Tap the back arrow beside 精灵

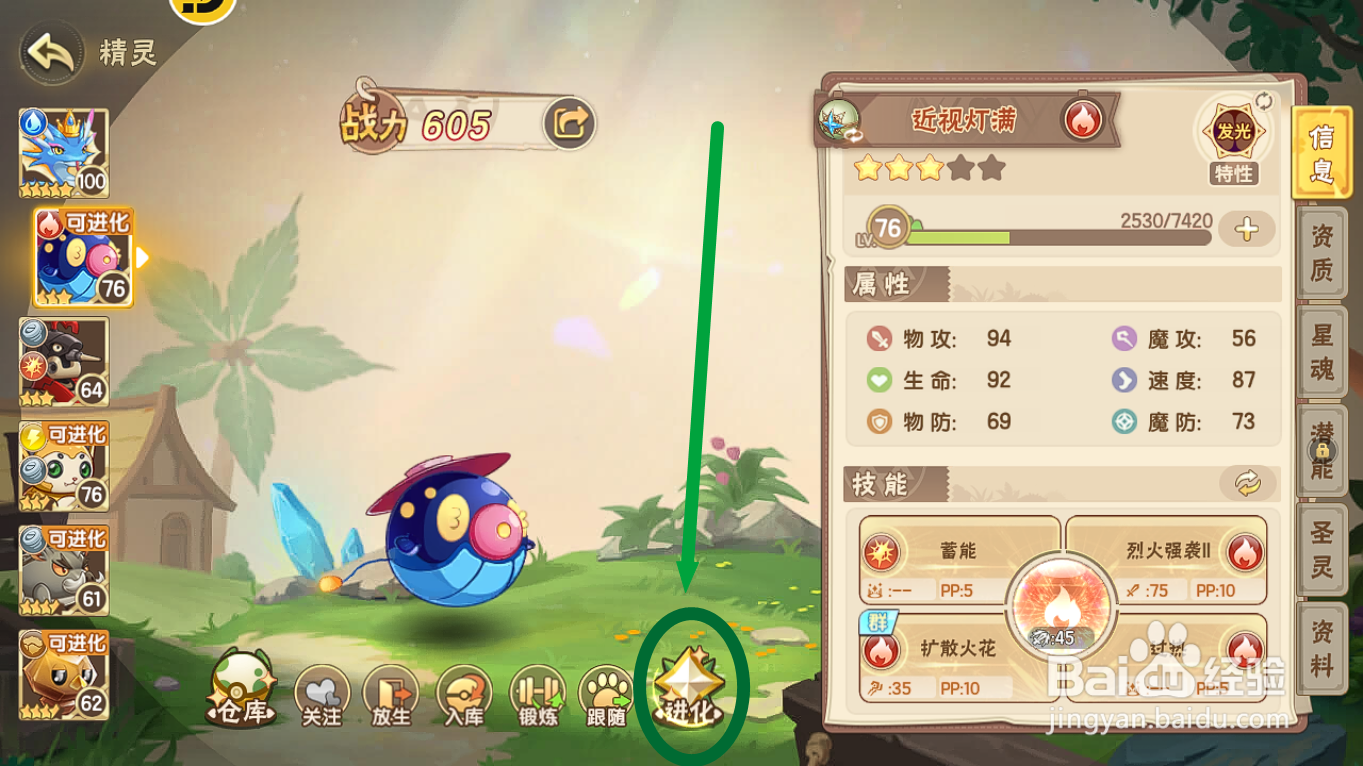(x=49, y=50)
